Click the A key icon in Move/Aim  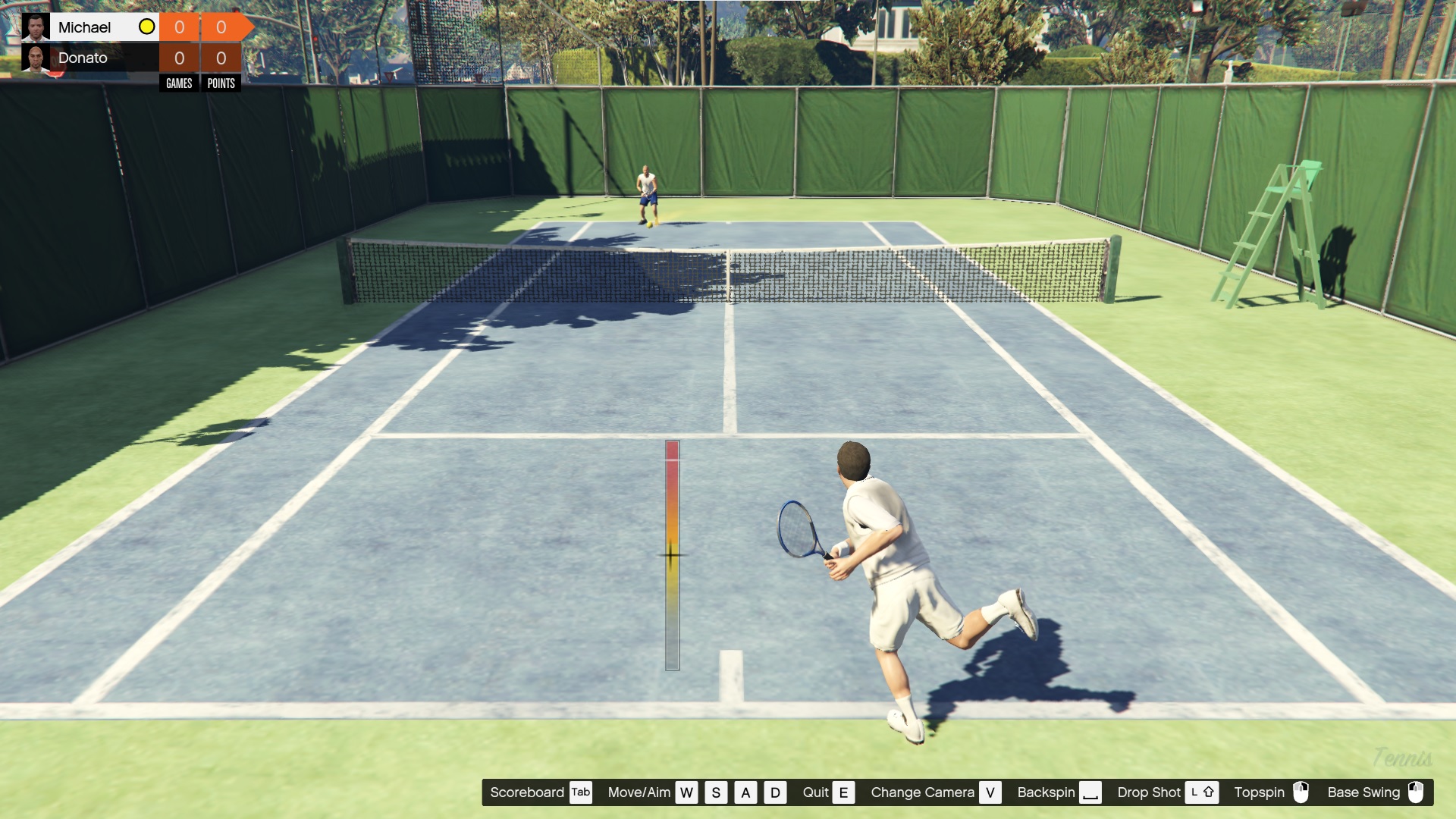[745, 792]
